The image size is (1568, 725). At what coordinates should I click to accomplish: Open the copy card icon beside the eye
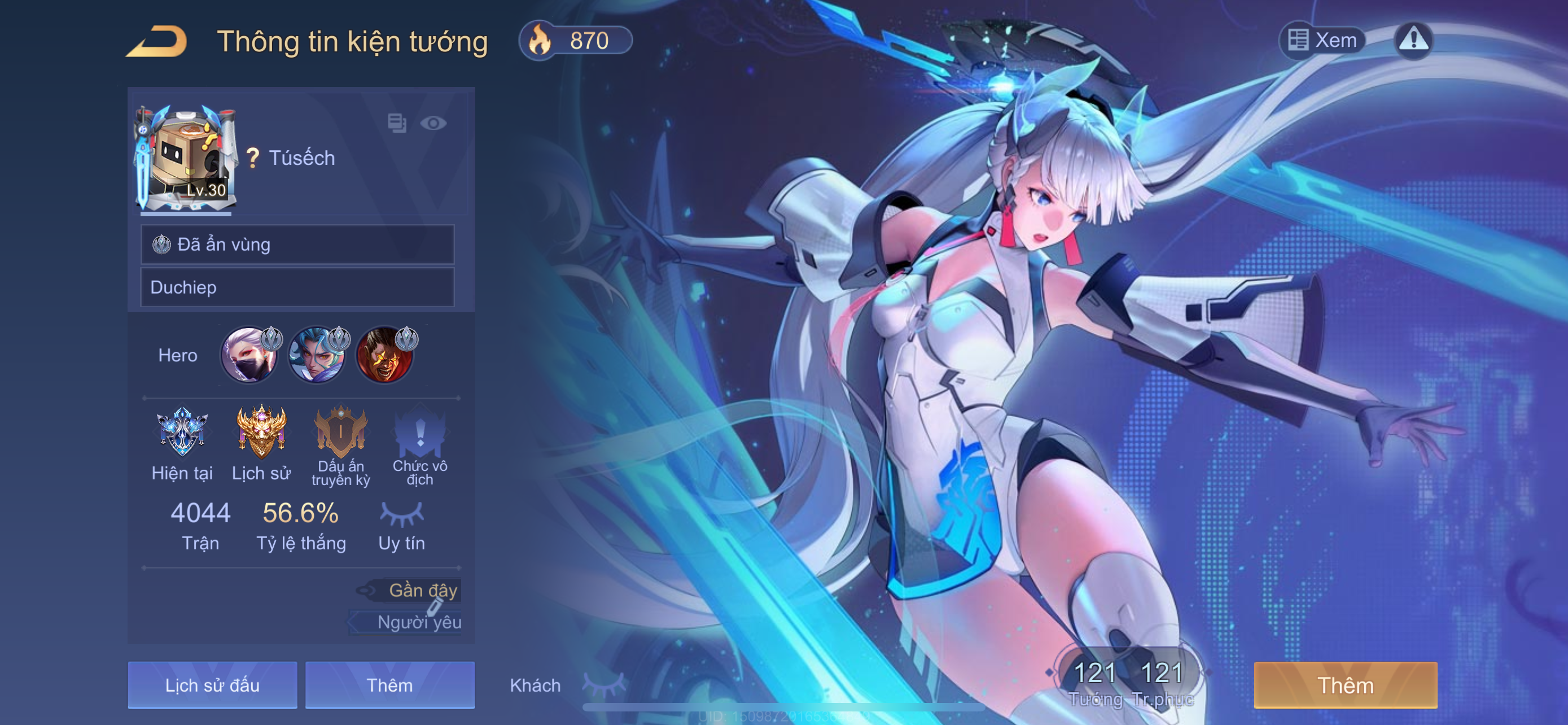(x=397, y=123)
